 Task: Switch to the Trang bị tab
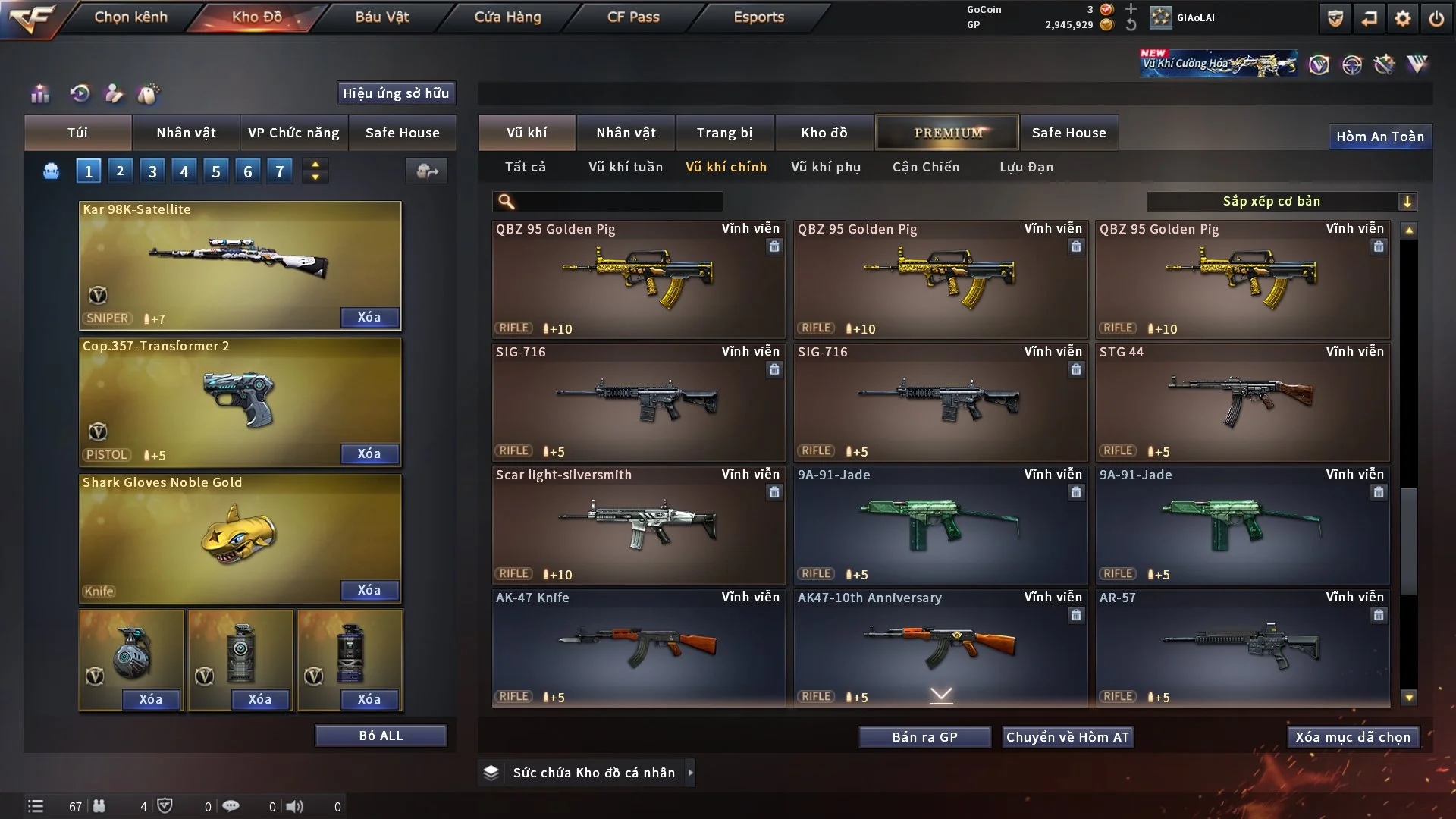tap(724, 133)
